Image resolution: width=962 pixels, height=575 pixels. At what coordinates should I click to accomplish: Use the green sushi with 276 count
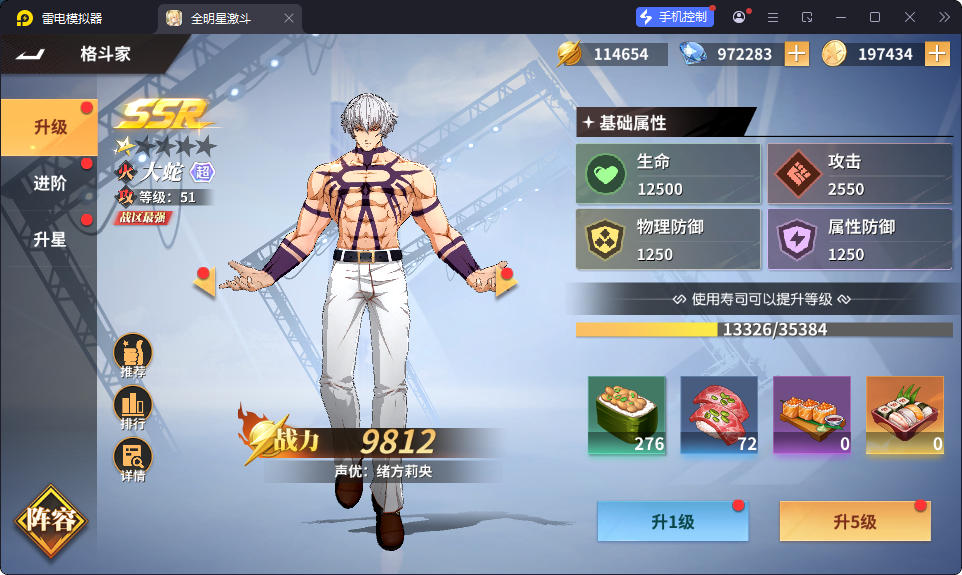tap(627, 415)
